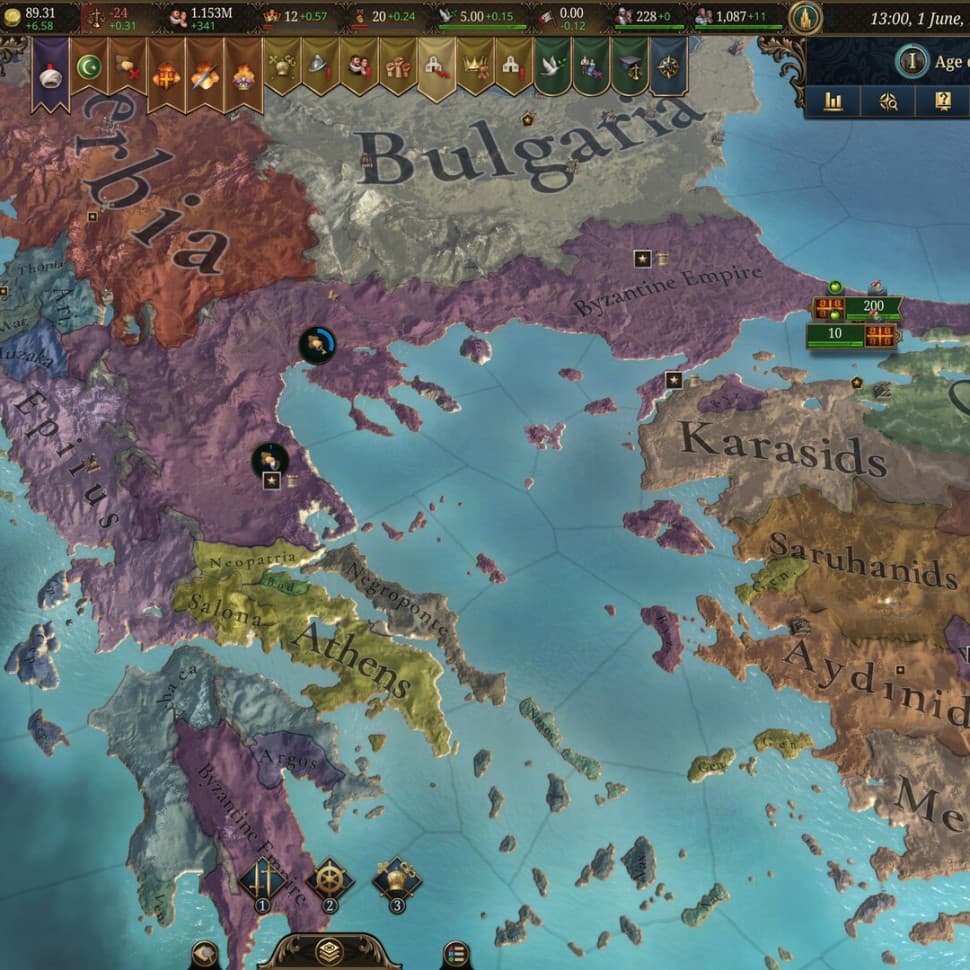The image size is (970, 970).
Task: Toggle the colored list legend button
Action: 456,953
